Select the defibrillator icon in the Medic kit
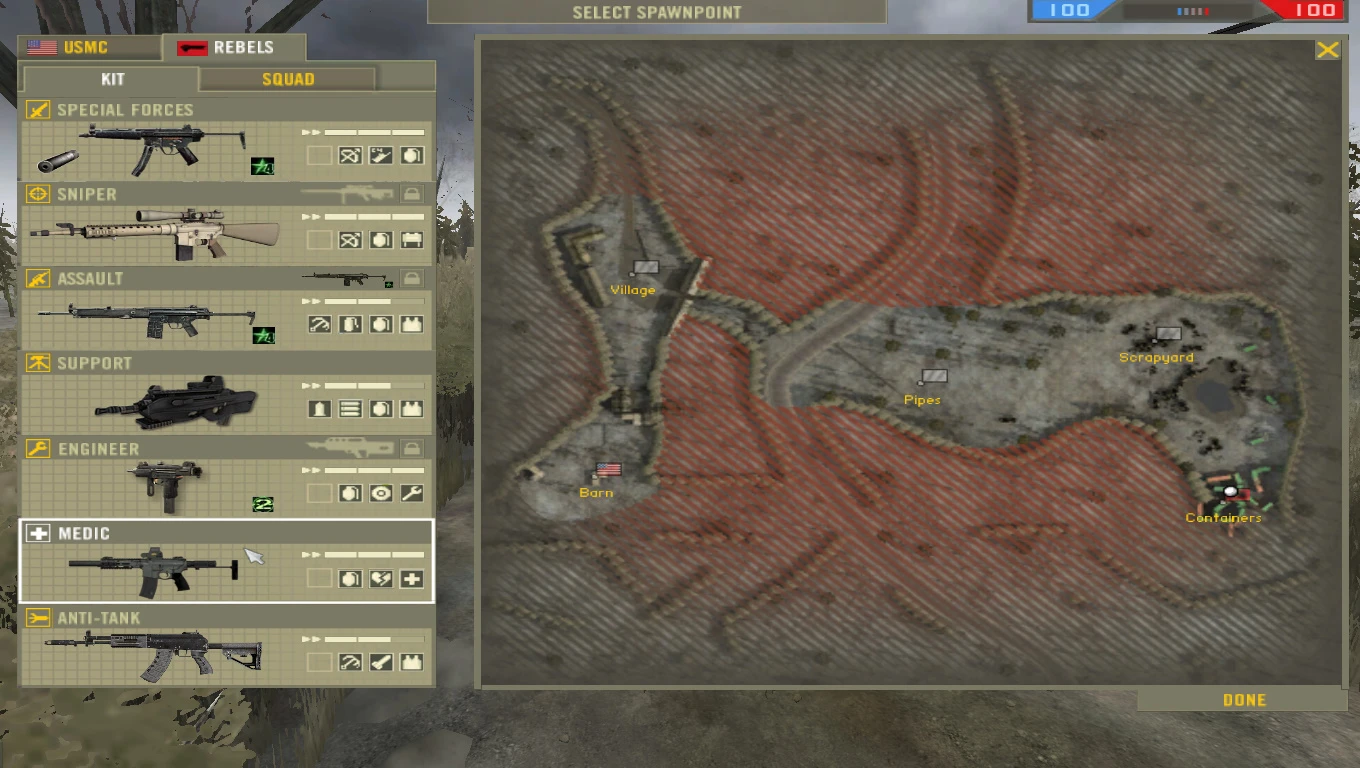 381,578
